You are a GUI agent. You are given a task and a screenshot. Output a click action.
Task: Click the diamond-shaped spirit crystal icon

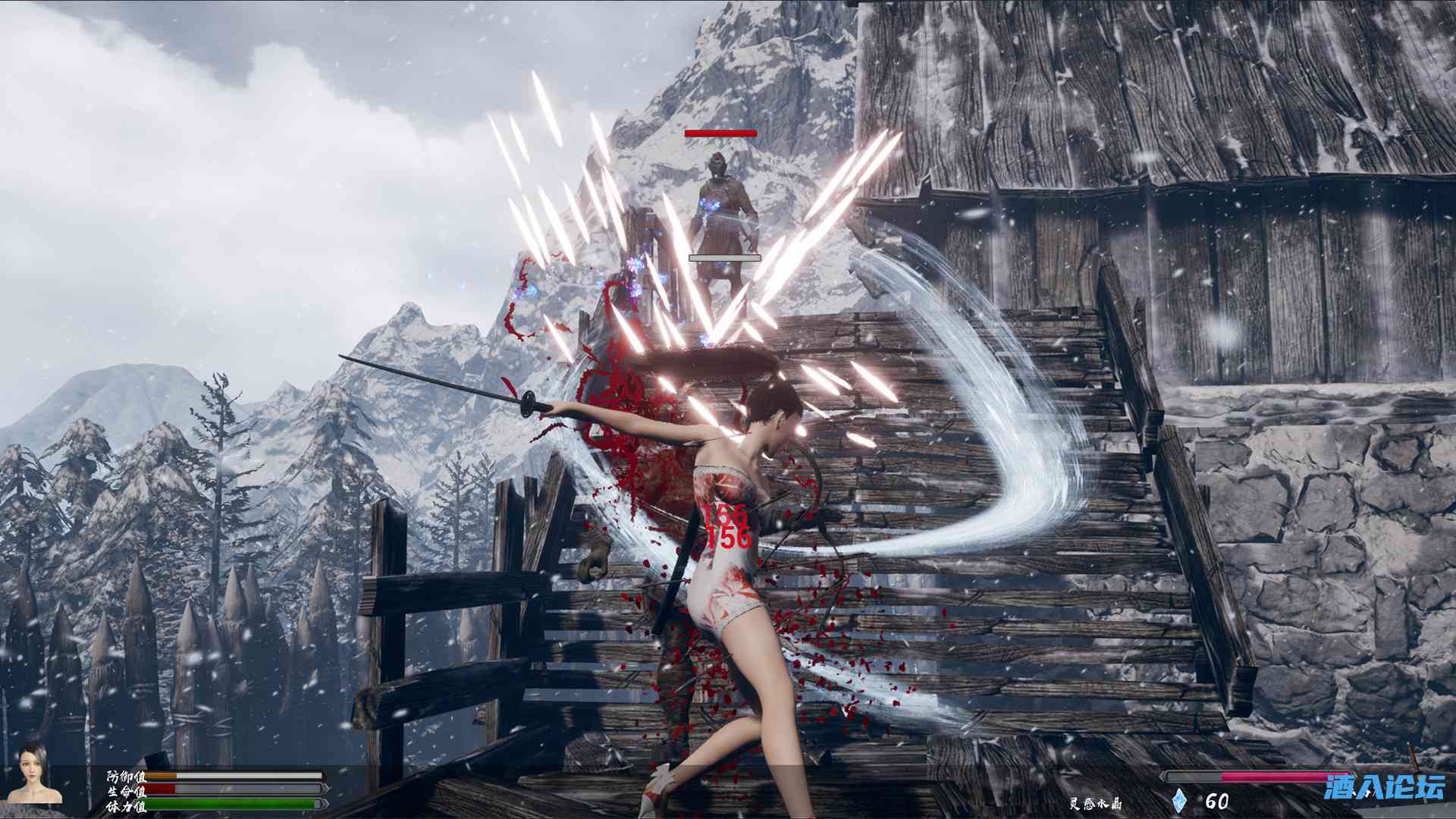click(1180, 801)
